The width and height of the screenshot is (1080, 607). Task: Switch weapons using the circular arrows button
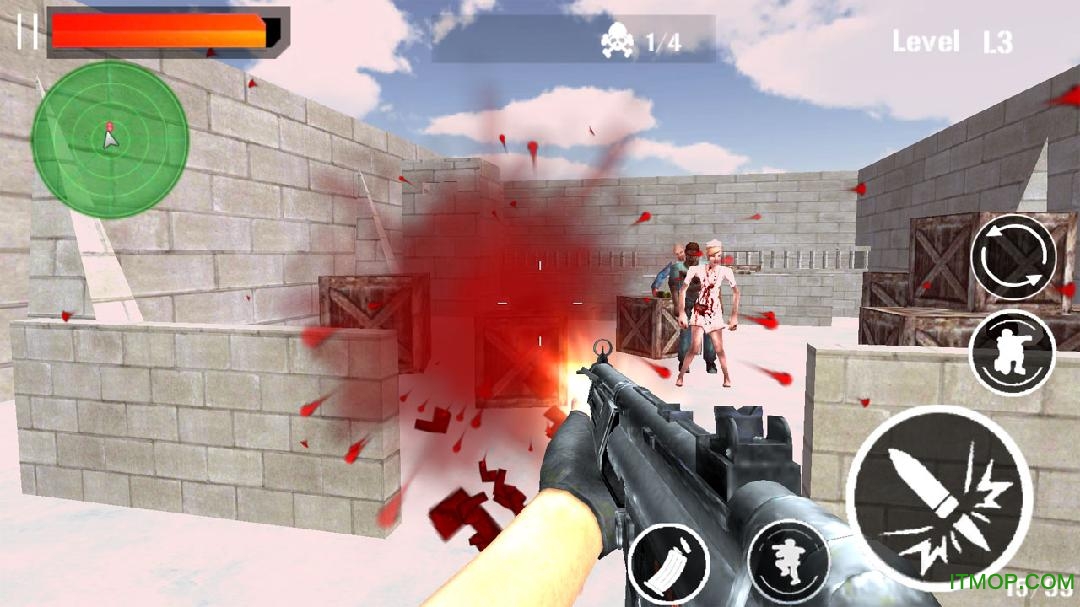click(1013, 257)
